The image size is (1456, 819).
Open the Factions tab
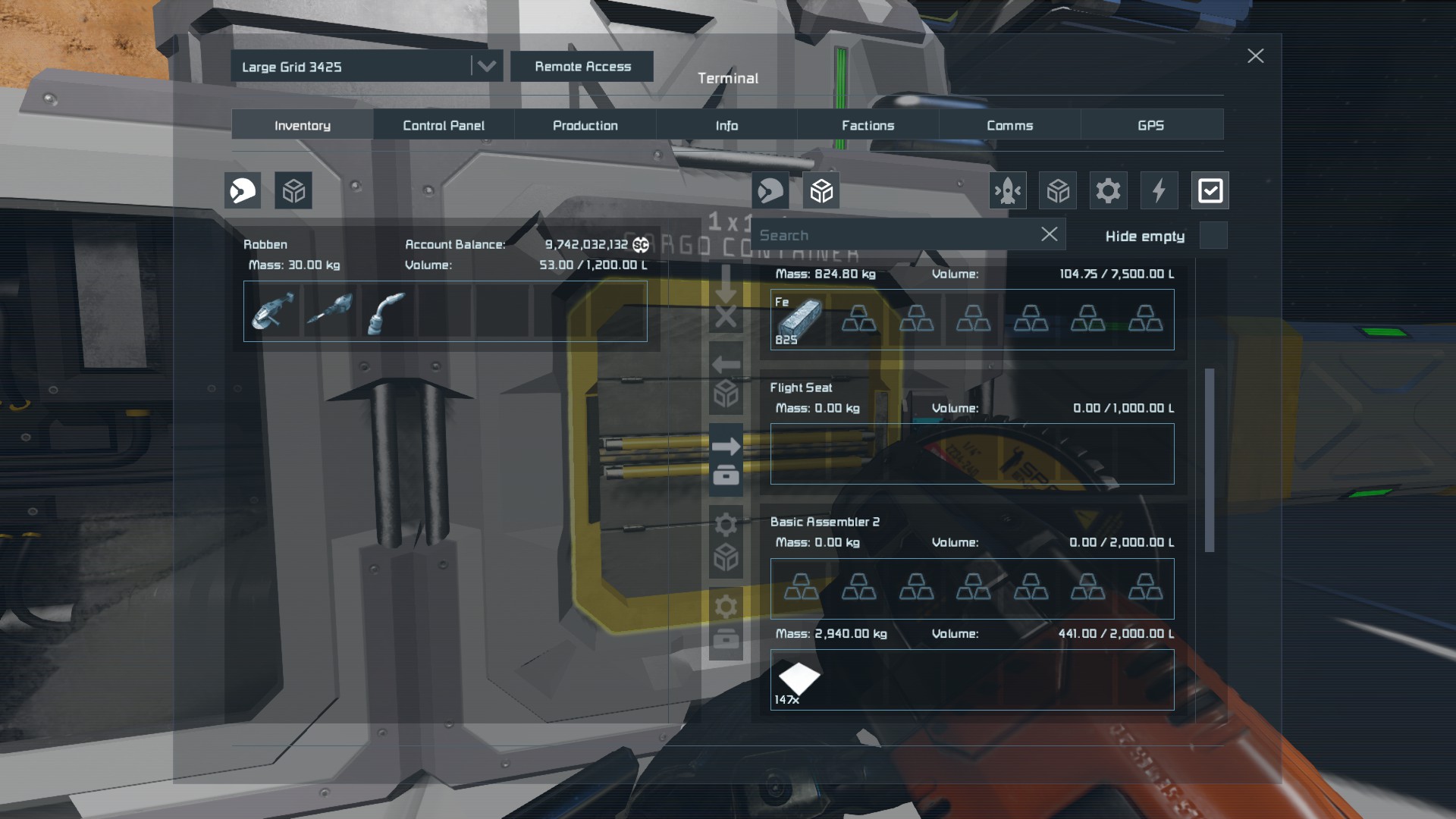coord(868,125)
